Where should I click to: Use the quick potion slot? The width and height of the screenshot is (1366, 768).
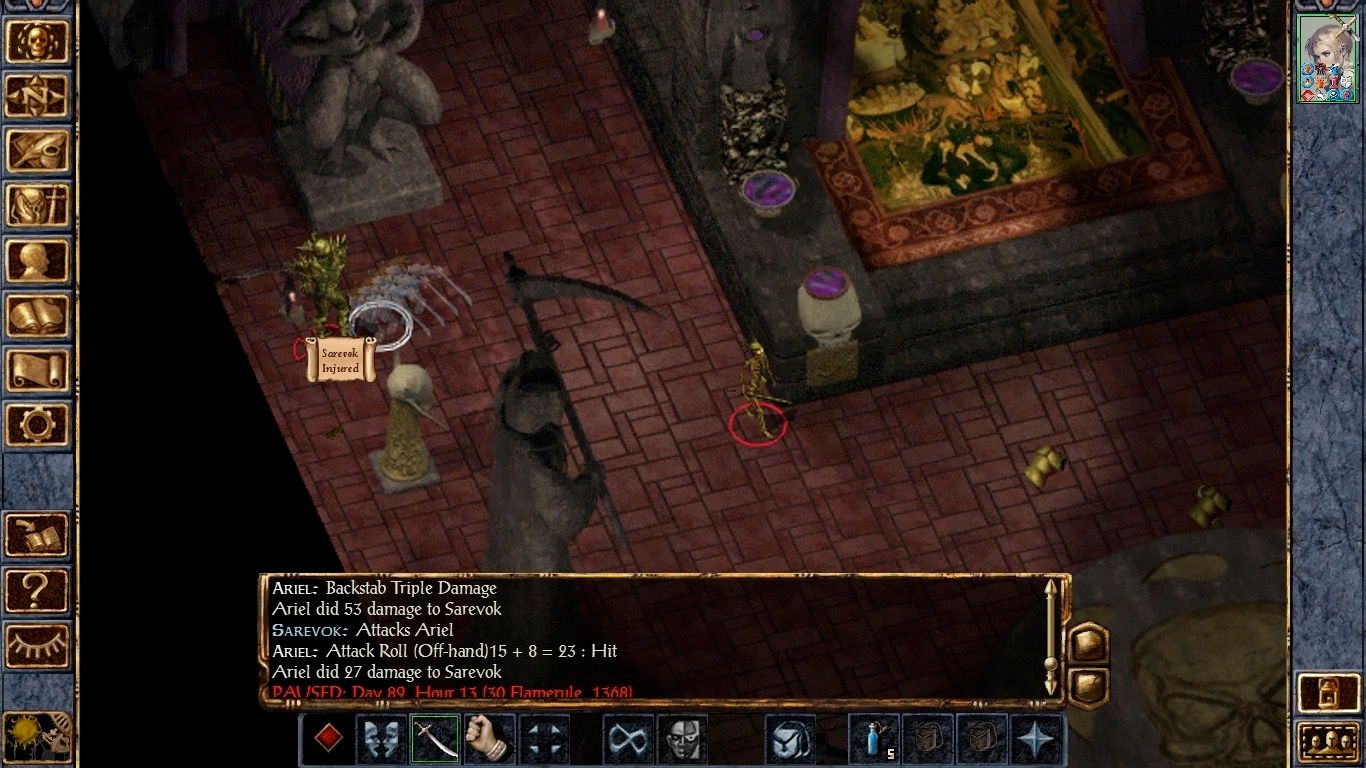tap(872, 741)
